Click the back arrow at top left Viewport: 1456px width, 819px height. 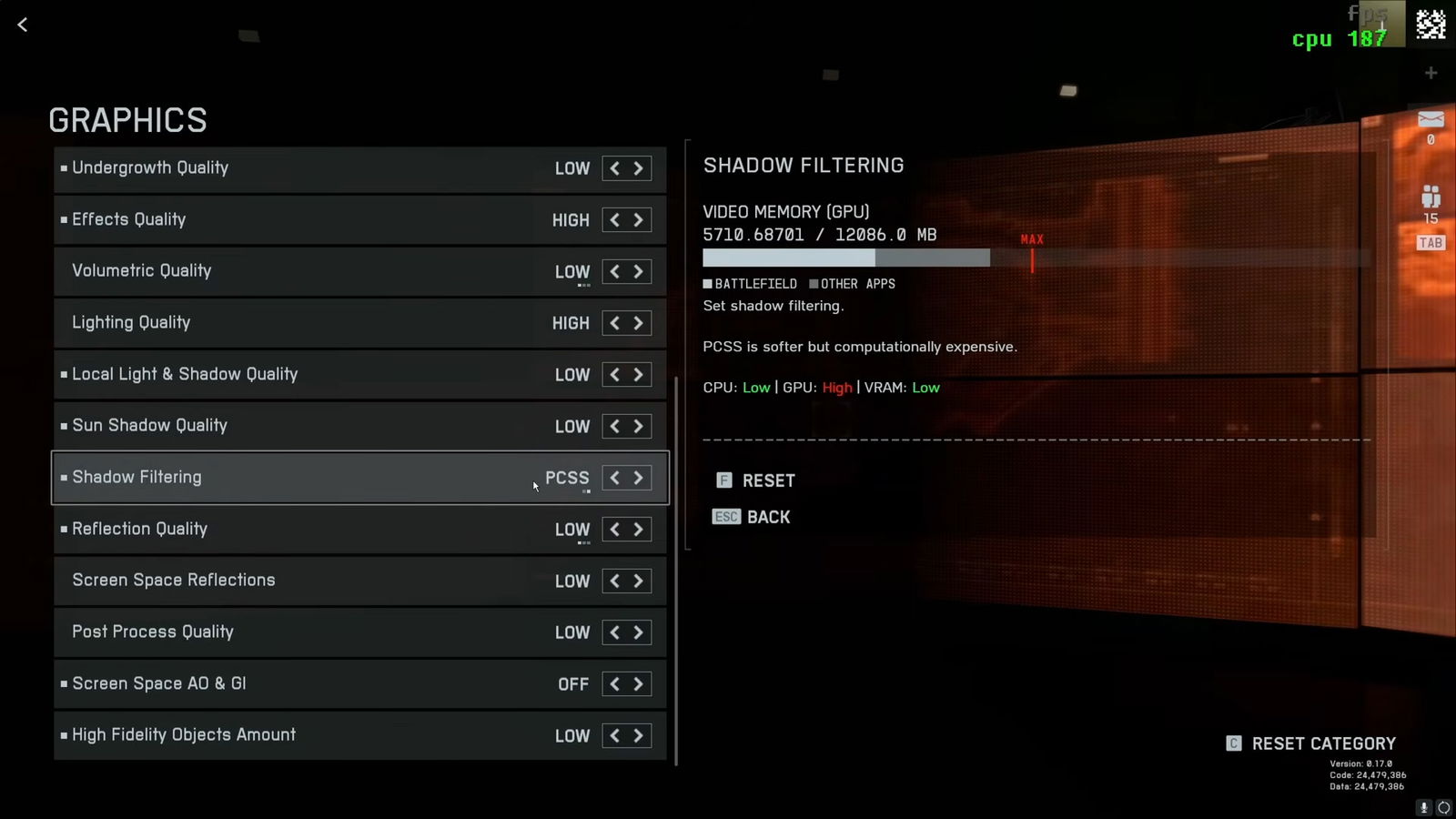(x=22, y=25)
